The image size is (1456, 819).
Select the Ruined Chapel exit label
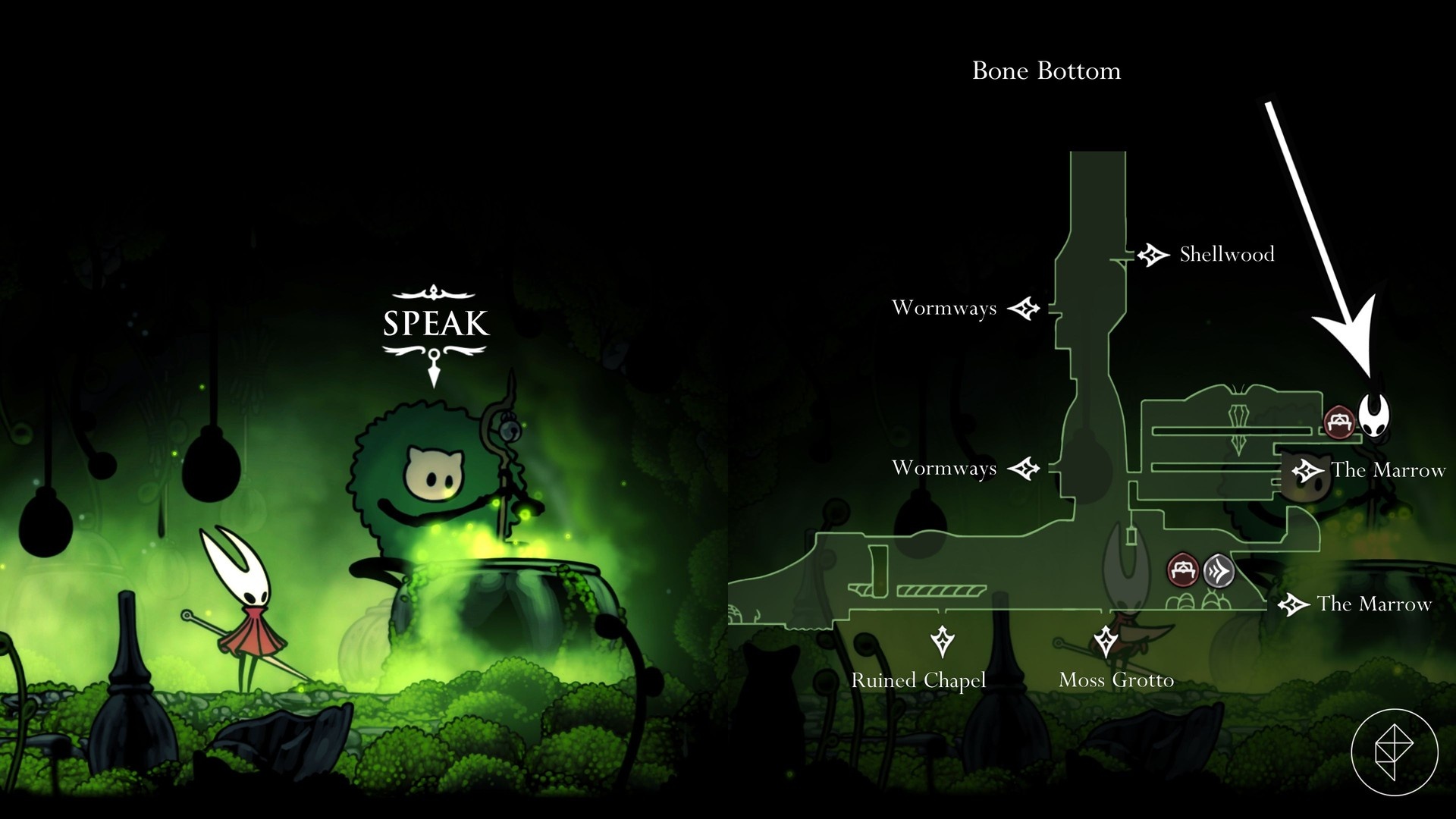(x=918, y=680)
